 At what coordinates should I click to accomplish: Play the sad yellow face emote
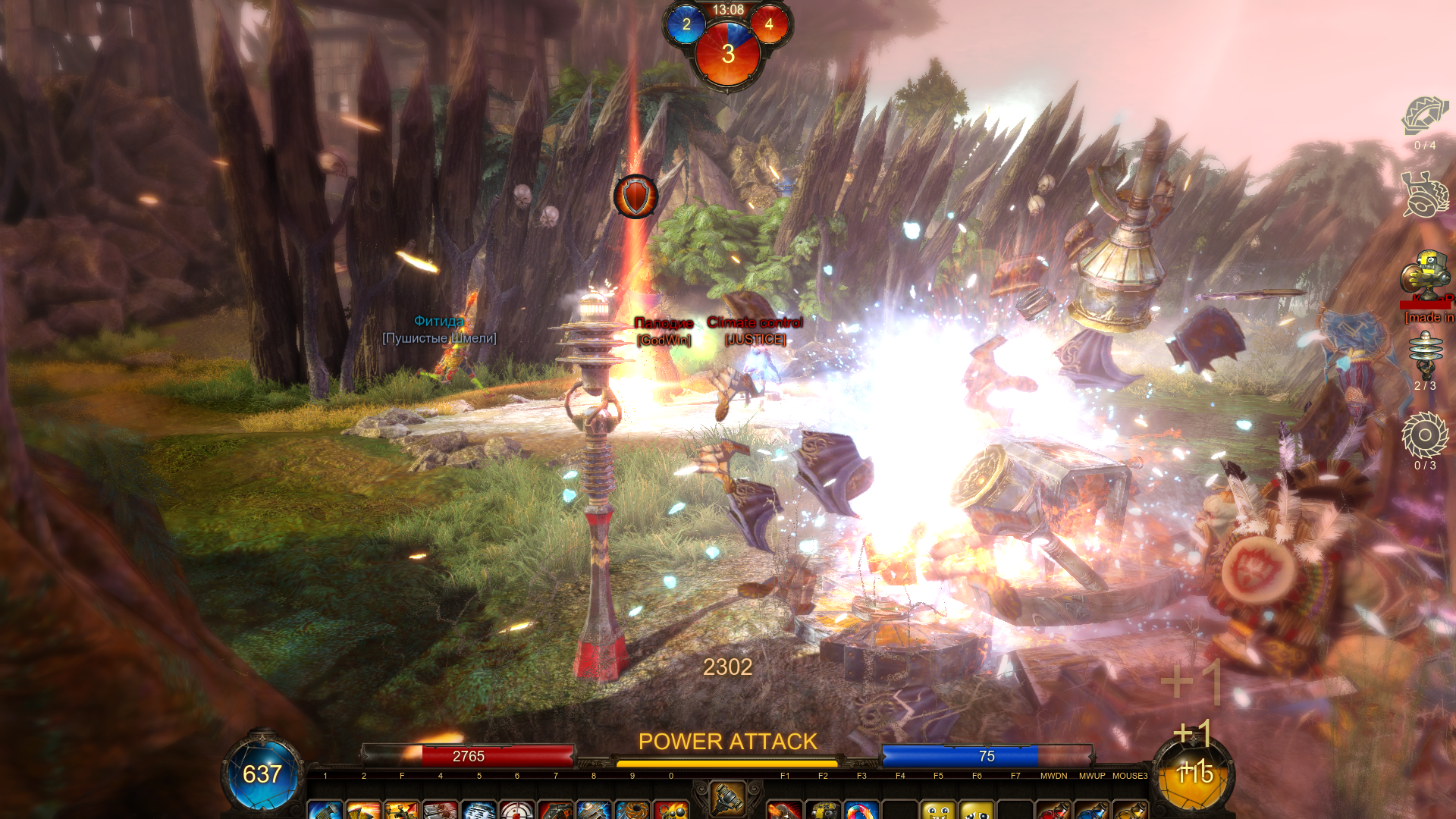point(977,810)
